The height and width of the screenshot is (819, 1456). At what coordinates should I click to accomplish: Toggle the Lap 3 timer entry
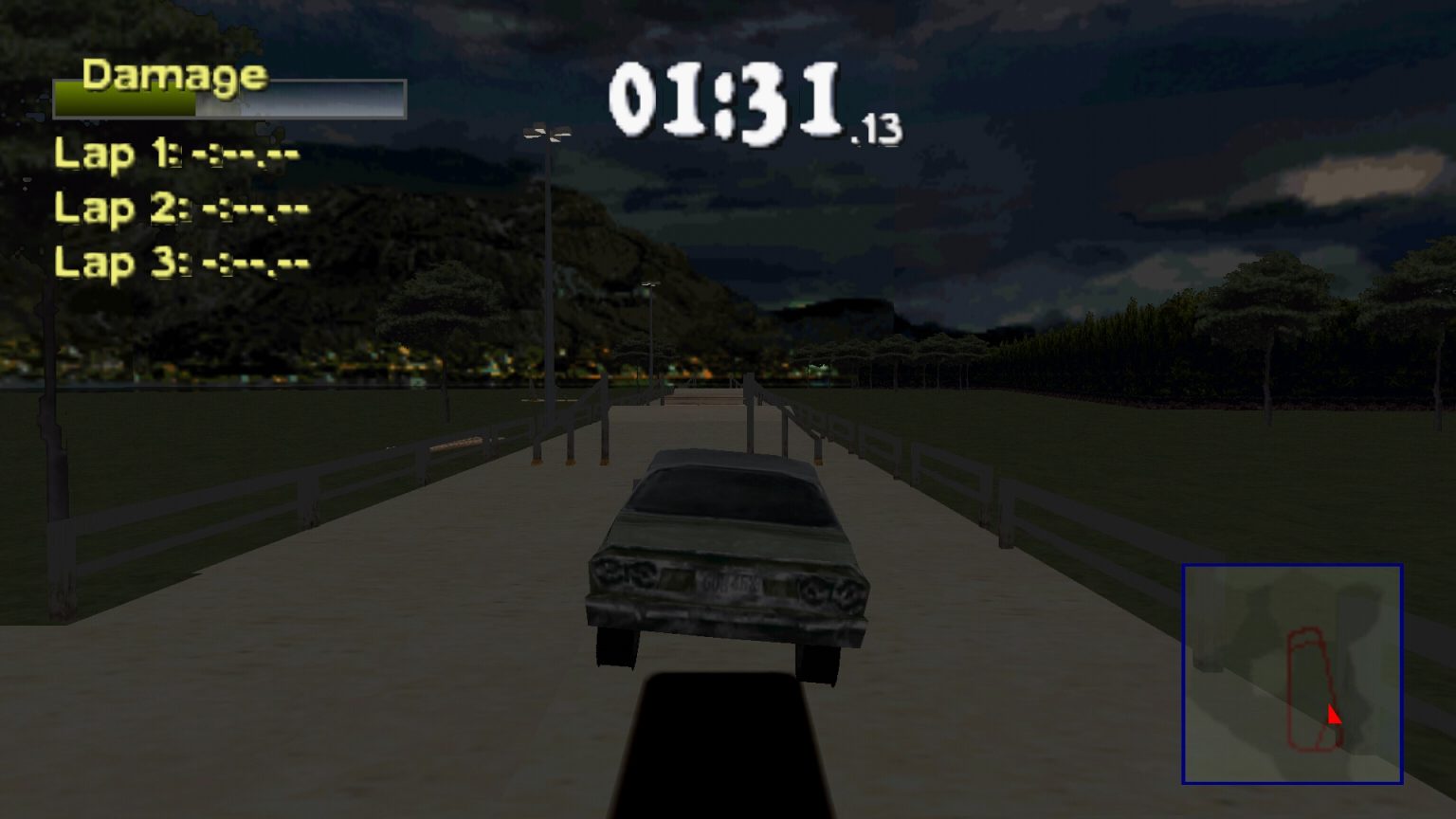click(180, 263)
